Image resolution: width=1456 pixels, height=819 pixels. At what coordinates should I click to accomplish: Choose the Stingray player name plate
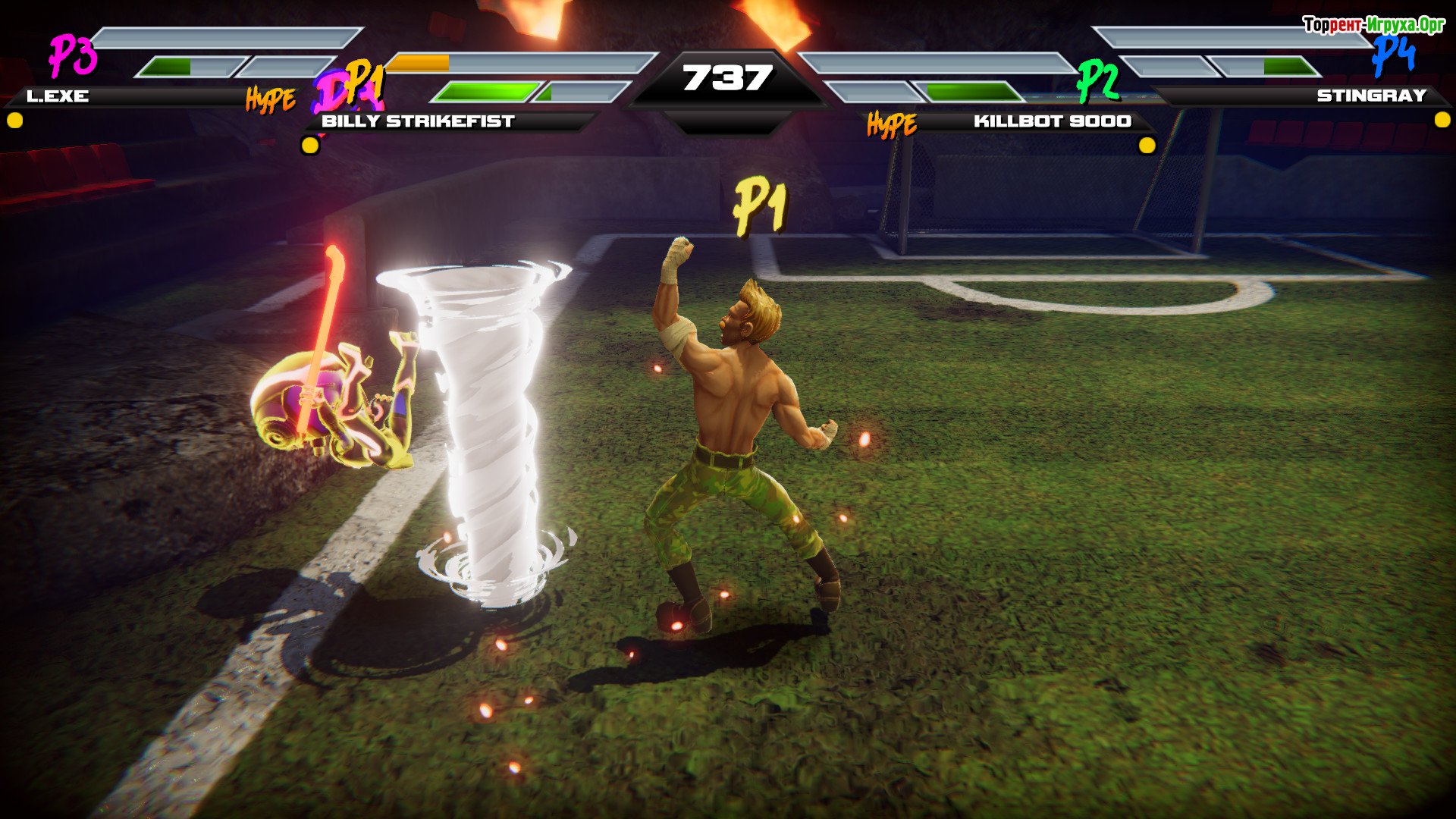(1371, 96)
